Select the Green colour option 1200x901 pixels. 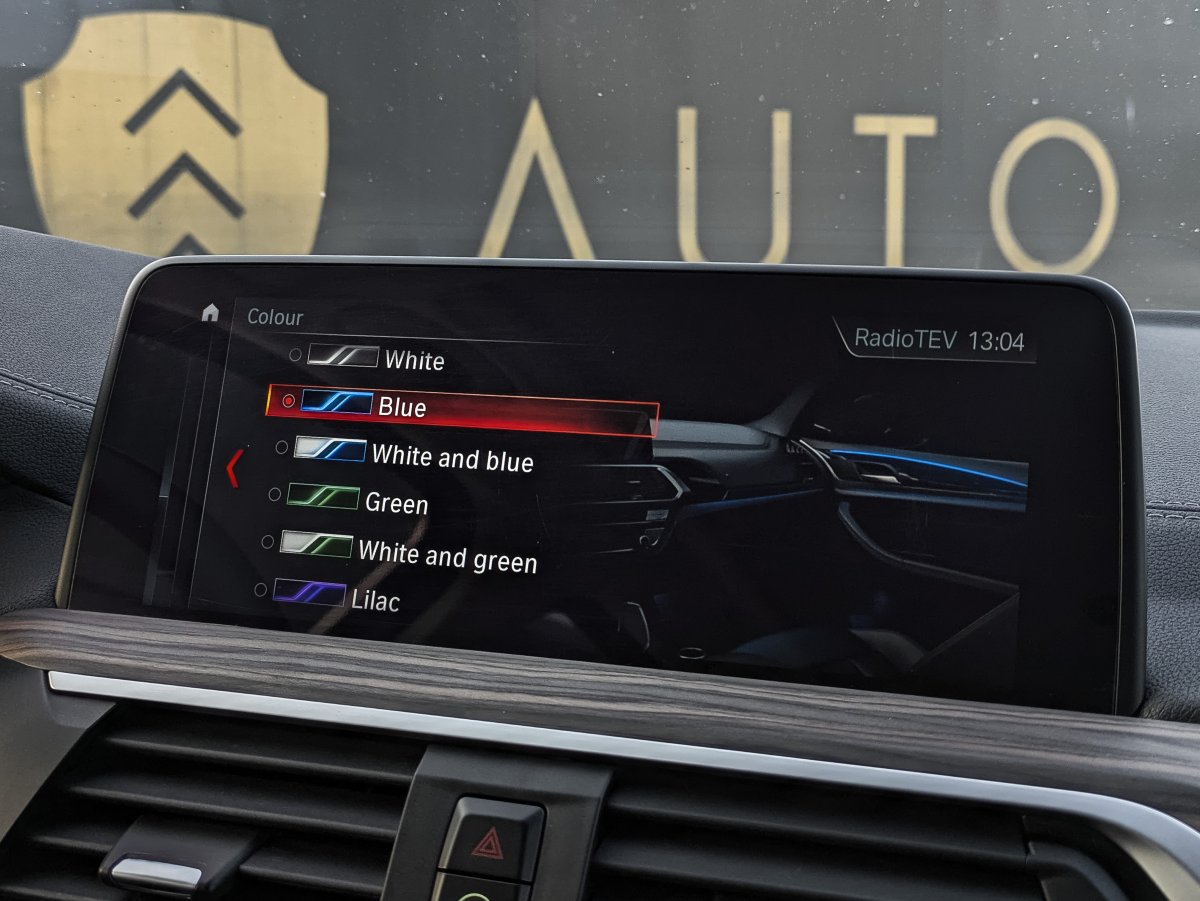click(396, 502)
